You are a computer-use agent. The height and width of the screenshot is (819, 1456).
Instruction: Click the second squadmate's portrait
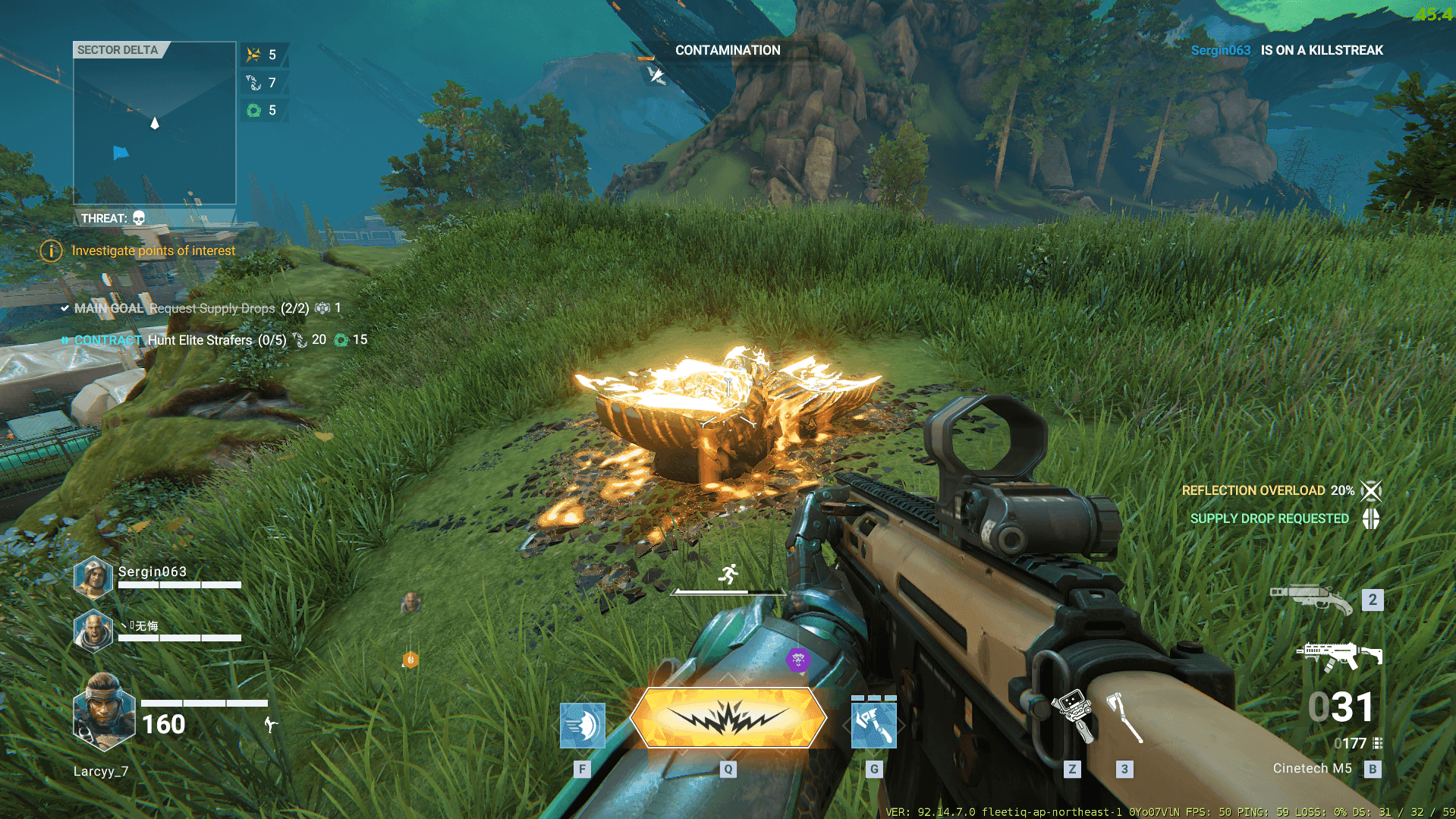pyautogui.click(x=93, y=632)
